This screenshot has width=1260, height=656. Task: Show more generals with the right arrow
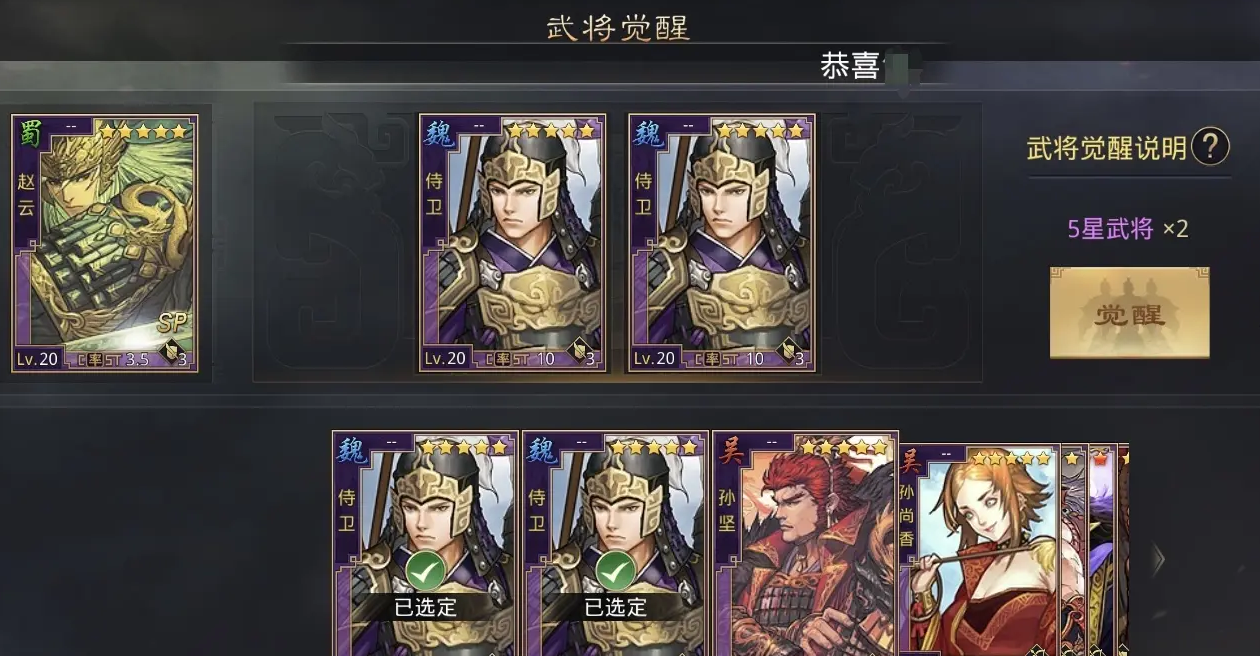1159,559
